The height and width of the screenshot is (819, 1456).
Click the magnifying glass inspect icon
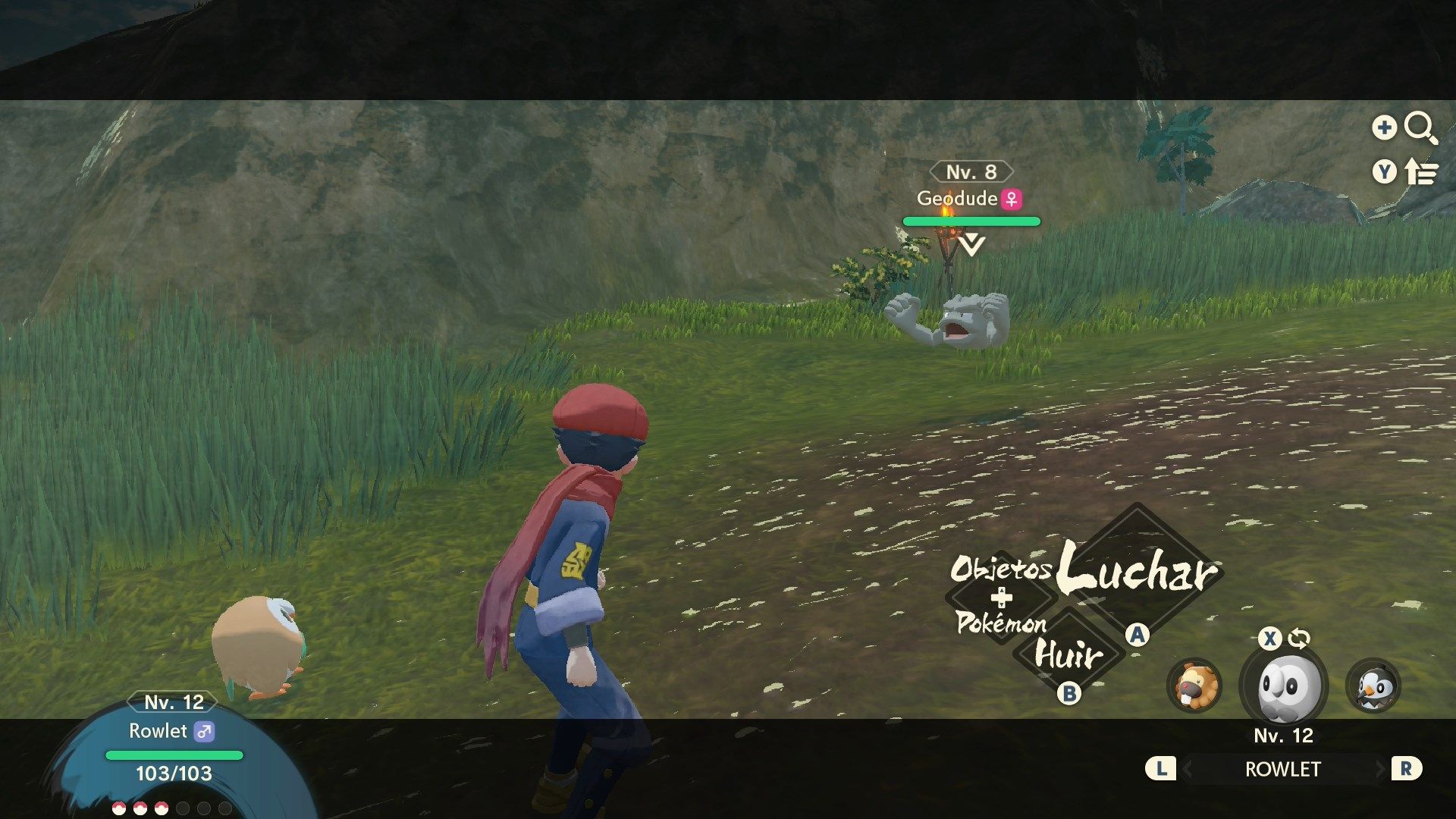[x=1420, y=128]
